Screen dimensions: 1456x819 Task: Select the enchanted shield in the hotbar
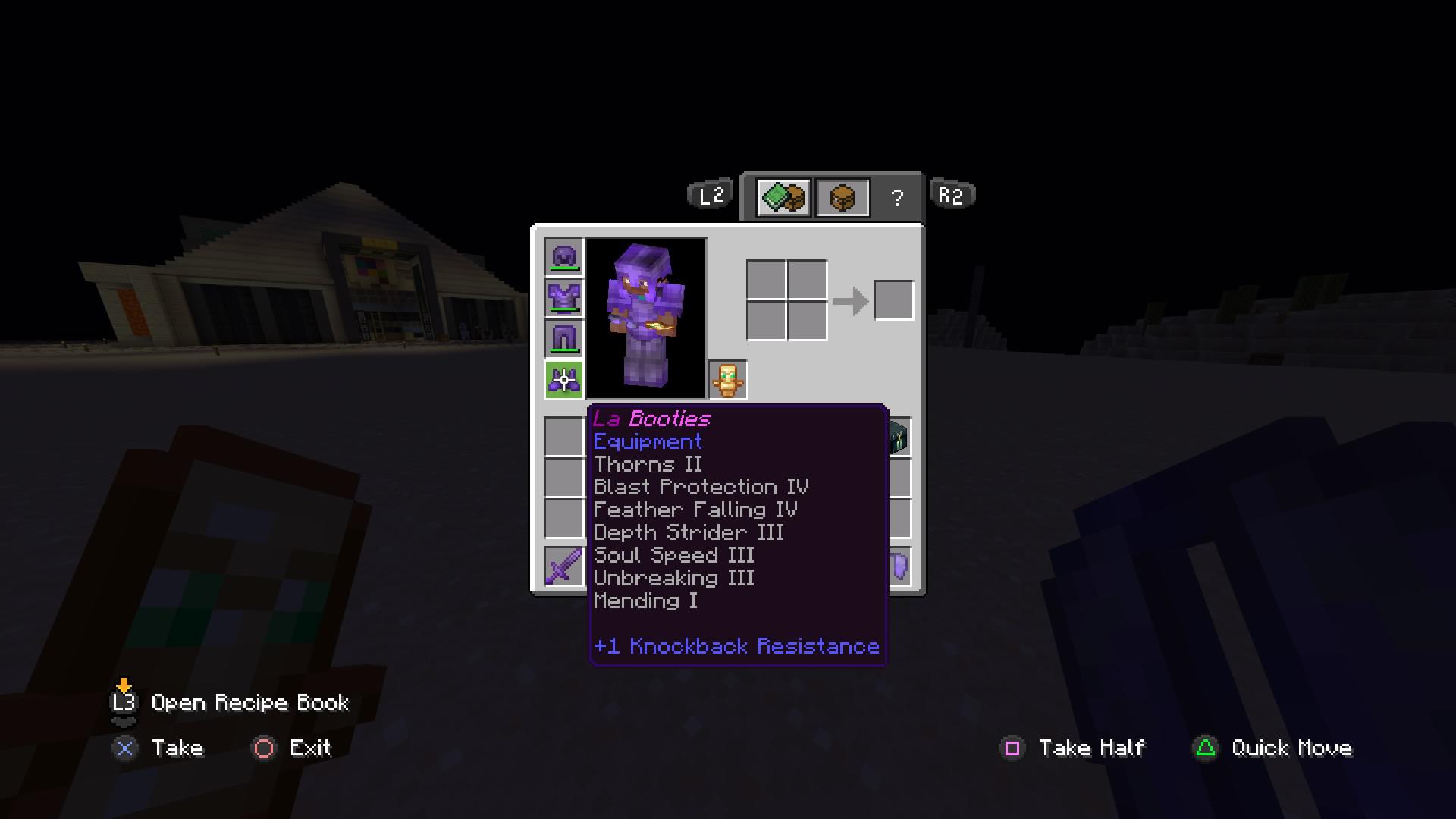[898, 566]
